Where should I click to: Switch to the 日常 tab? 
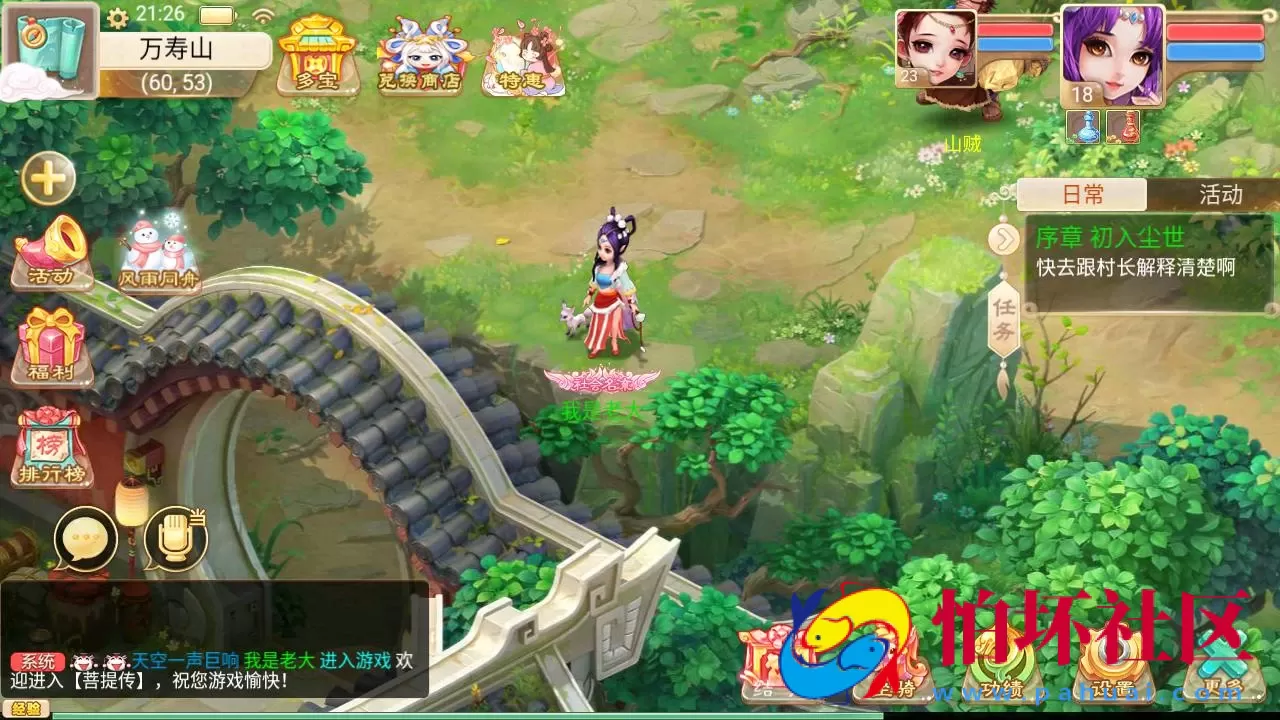1082,194
